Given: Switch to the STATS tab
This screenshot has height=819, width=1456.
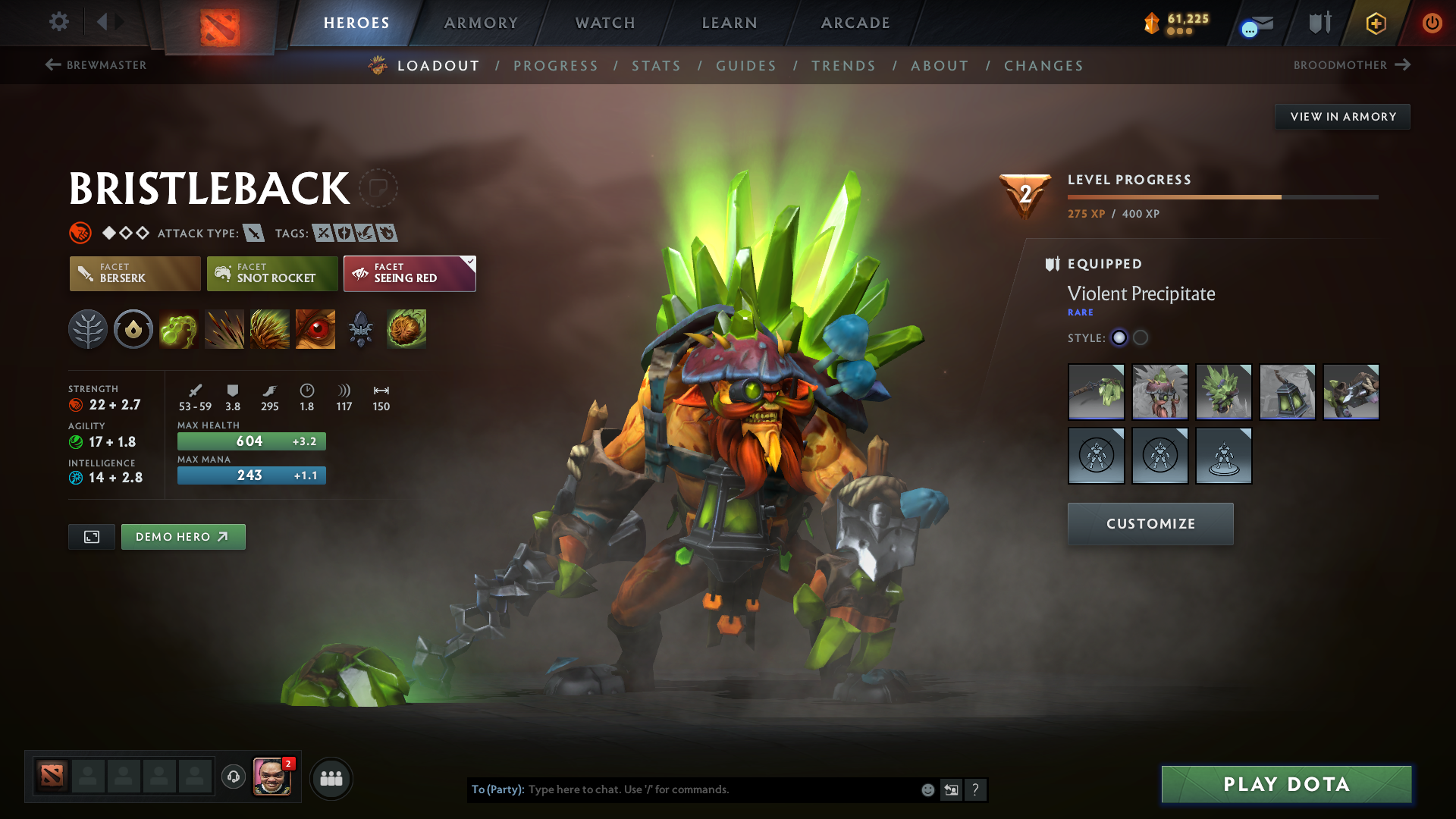Looking at the screenshot, I should 656,66.
